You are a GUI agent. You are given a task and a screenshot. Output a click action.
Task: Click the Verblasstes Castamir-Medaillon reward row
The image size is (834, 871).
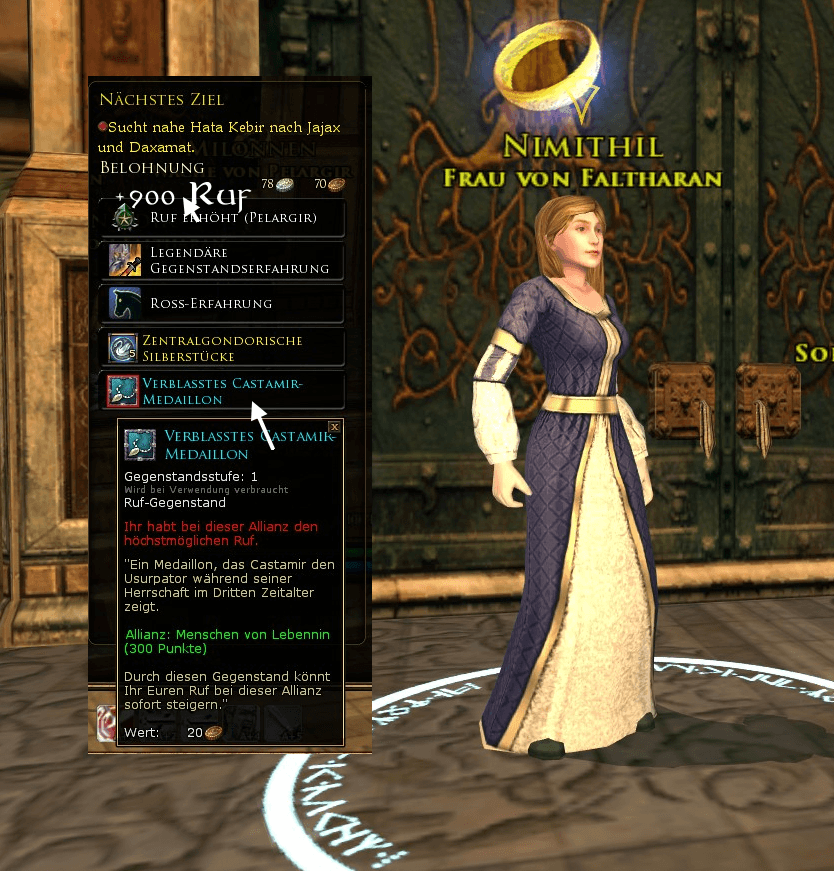pyautogui.click(x=223, y=391)
